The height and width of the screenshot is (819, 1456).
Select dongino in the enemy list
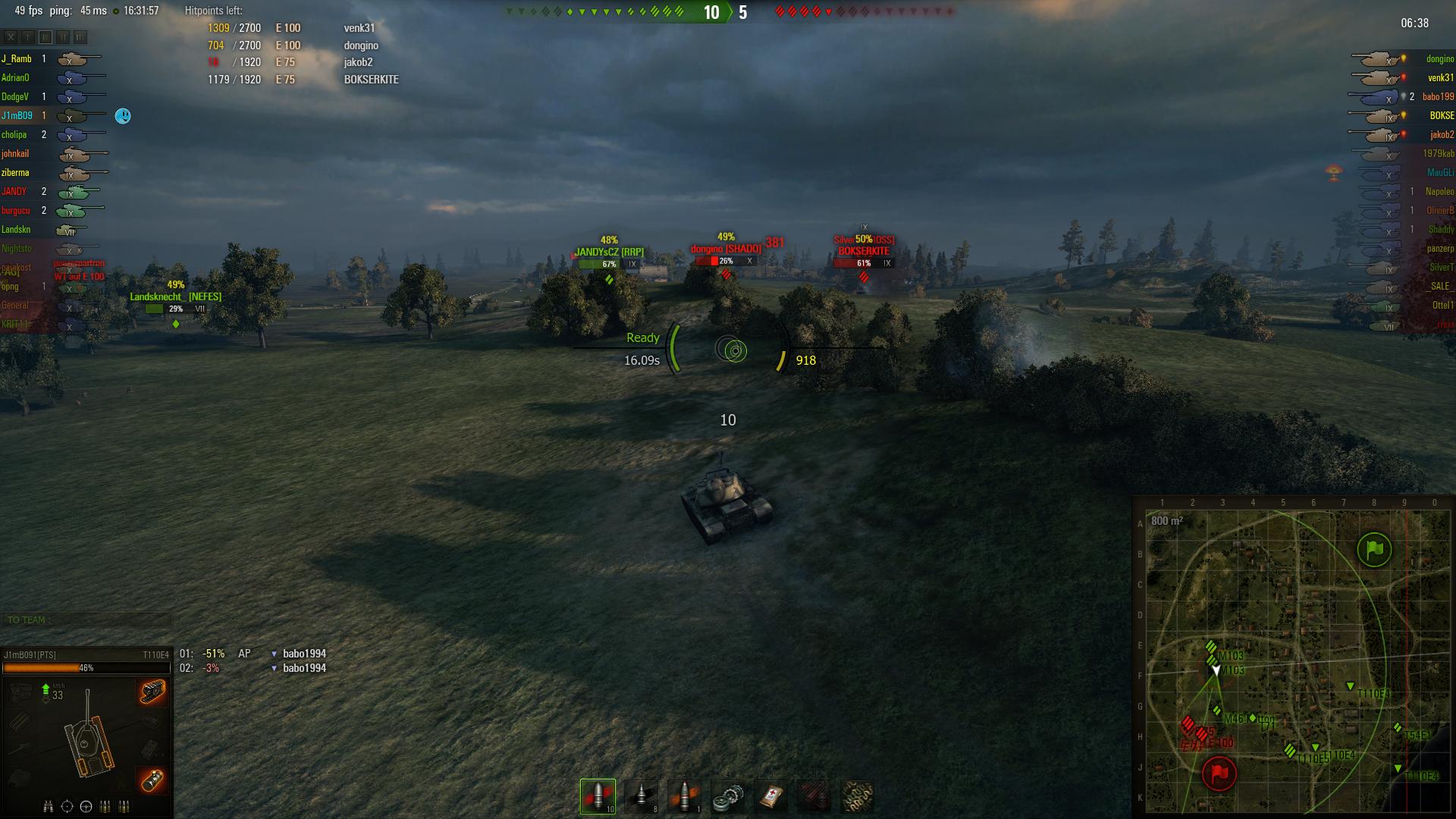(x=1439, y=59)
